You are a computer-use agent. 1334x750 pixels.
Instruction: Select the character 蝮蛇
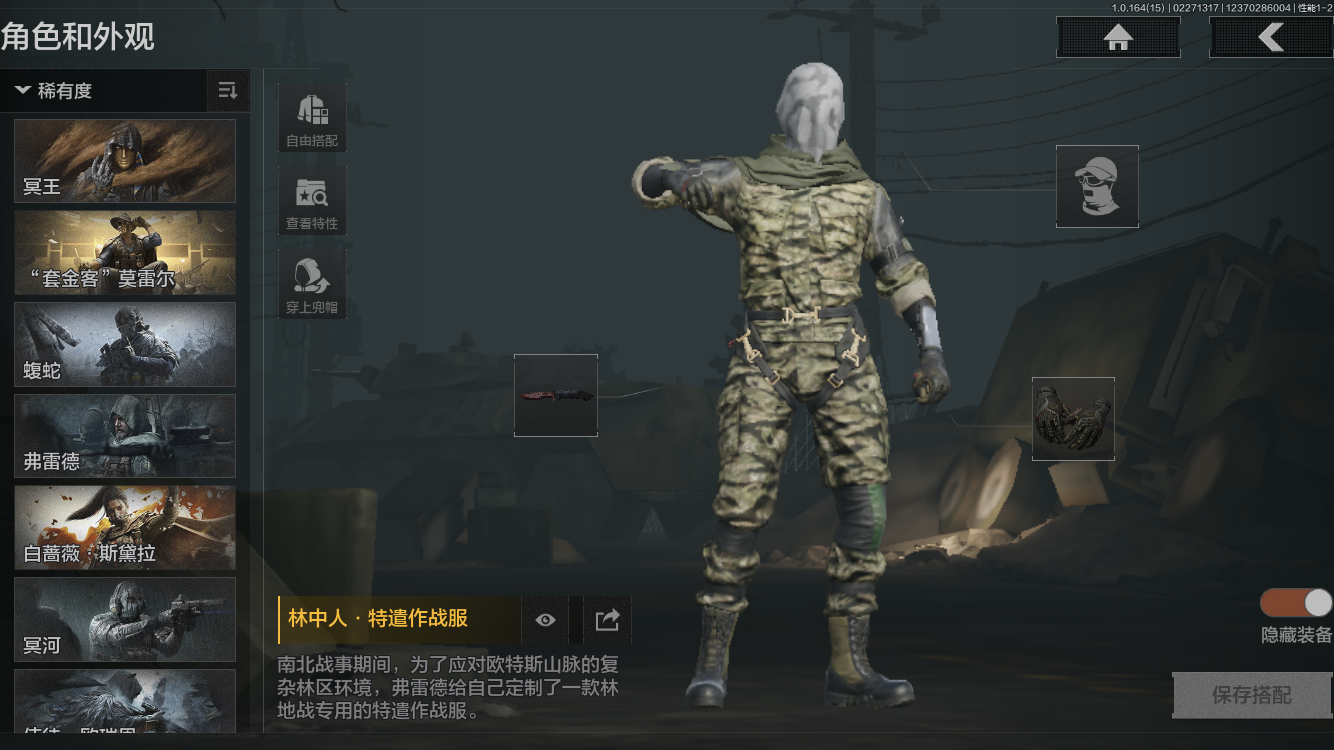click(124, 344)
